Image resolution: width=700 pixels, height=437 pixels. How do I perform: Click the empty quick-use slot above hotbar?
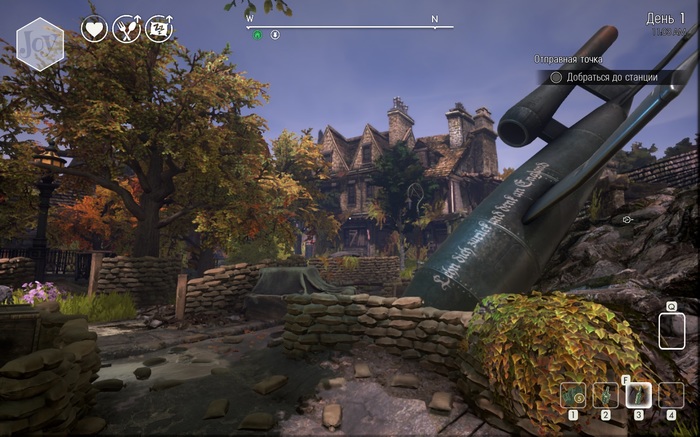[672, 330]
